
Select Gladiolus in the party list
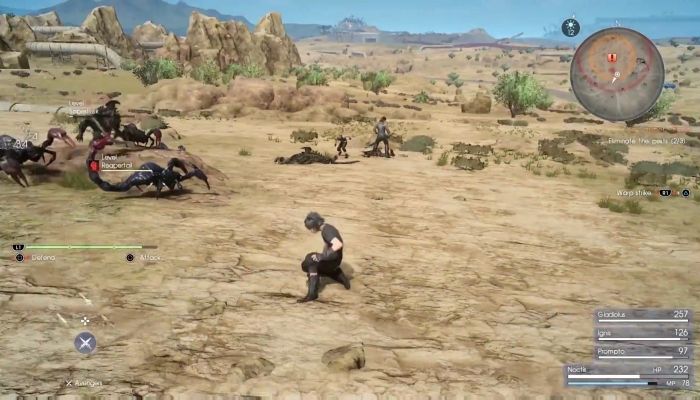pos(641,314)
